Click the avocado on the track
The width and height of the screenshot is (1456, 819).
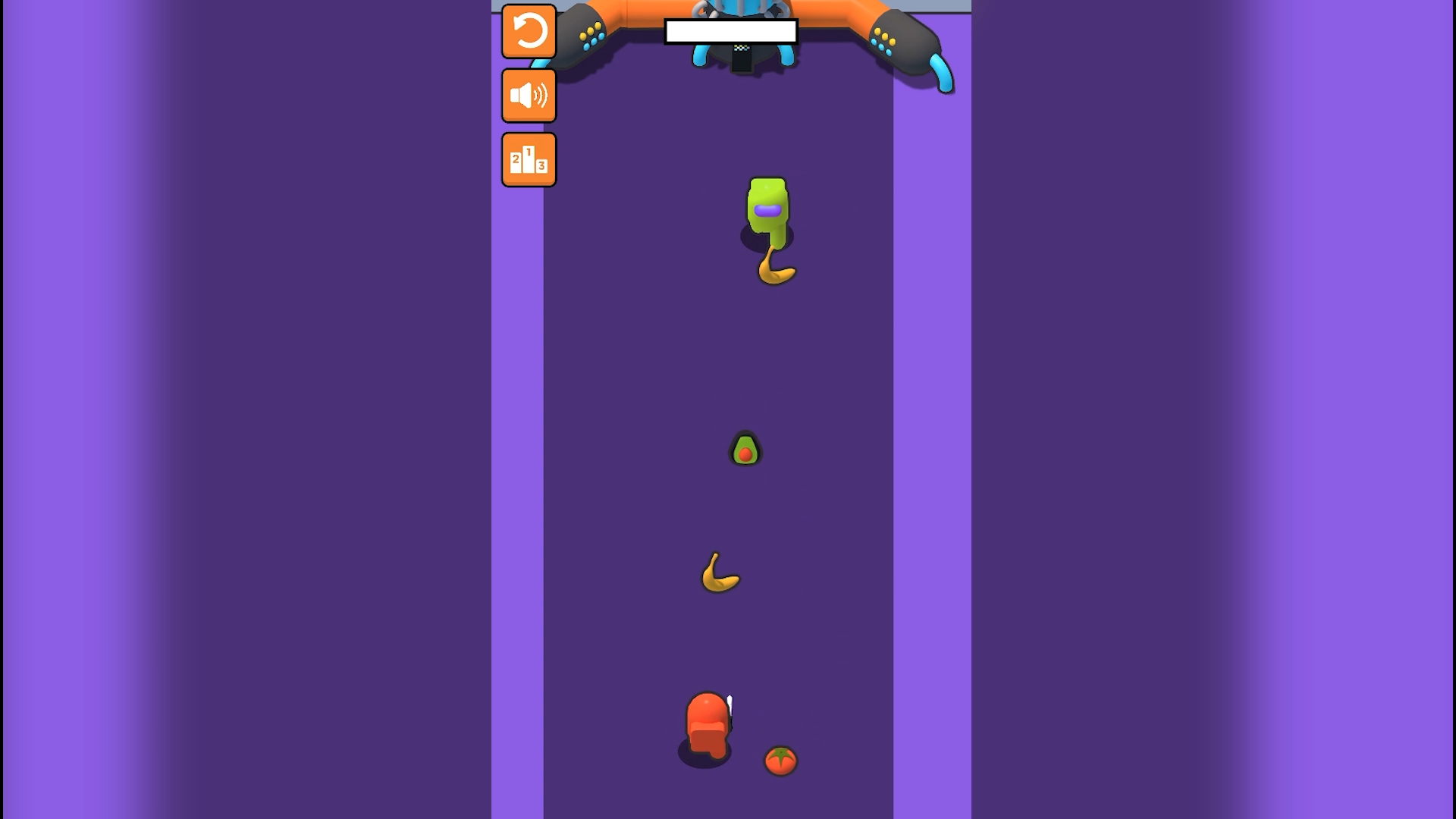tap(745, 449)
